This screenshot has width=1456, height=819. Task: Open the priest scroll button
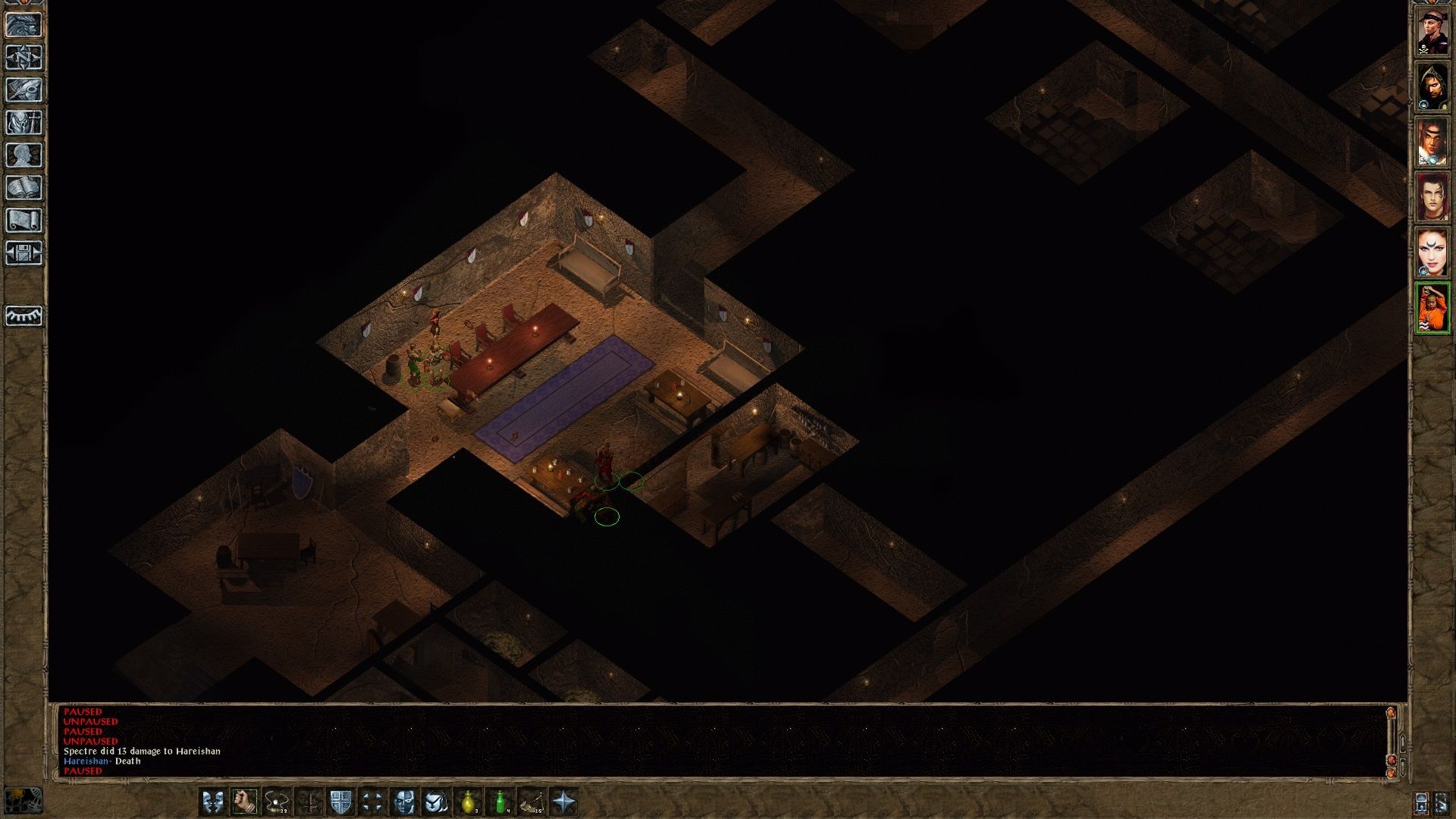click(x=24, y=221)
